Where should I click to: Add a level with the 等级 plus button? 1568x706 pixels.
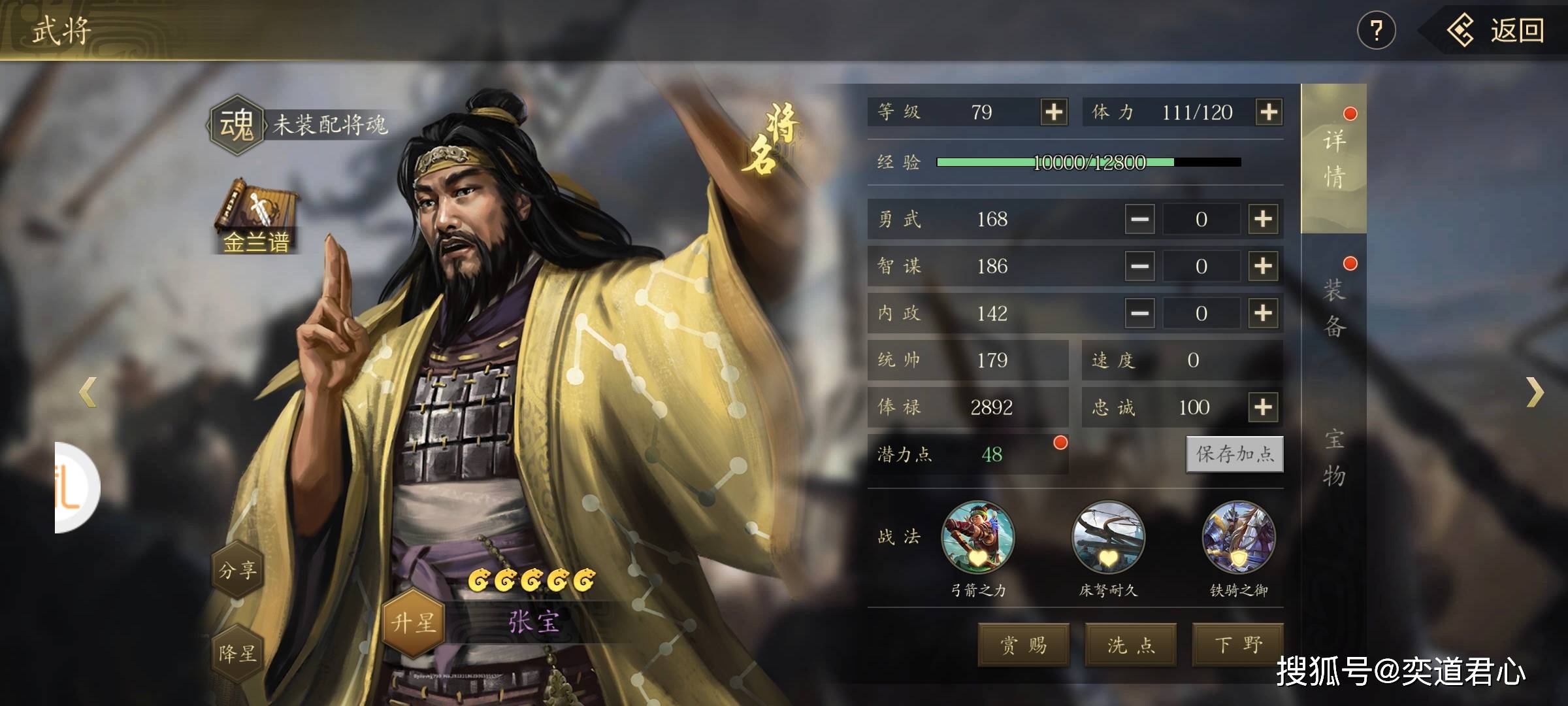point(1054,112)
